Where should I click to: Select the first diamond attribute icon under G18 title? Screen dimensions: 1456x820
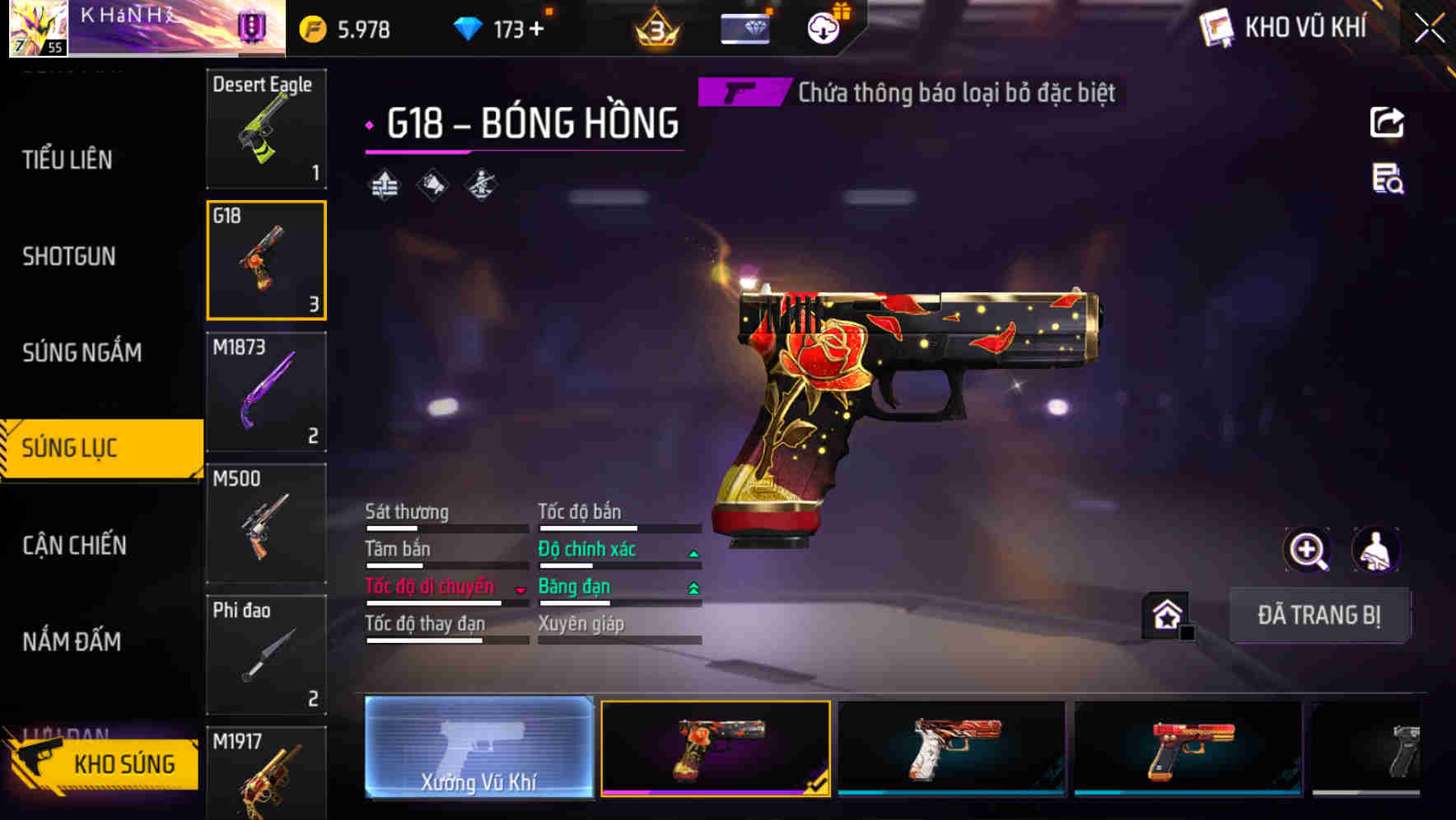click(384, 184)
